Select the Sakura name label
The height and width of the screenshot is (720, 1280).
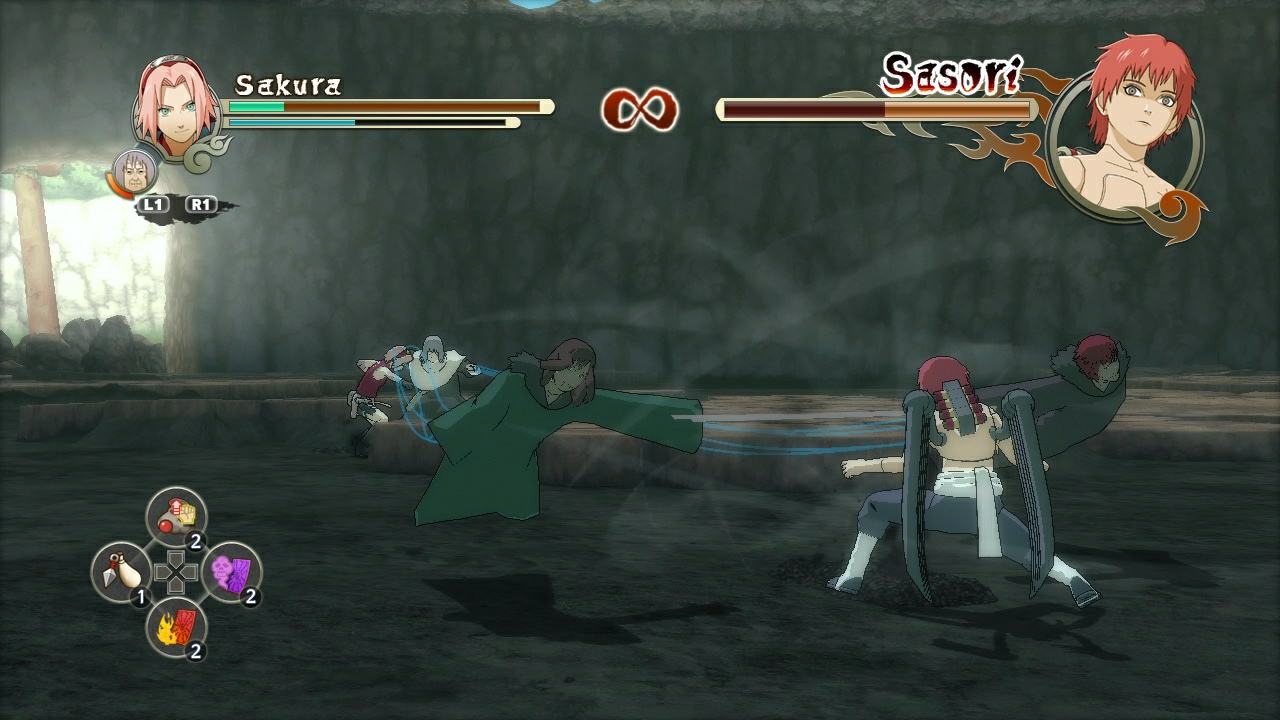coord(288,85)
